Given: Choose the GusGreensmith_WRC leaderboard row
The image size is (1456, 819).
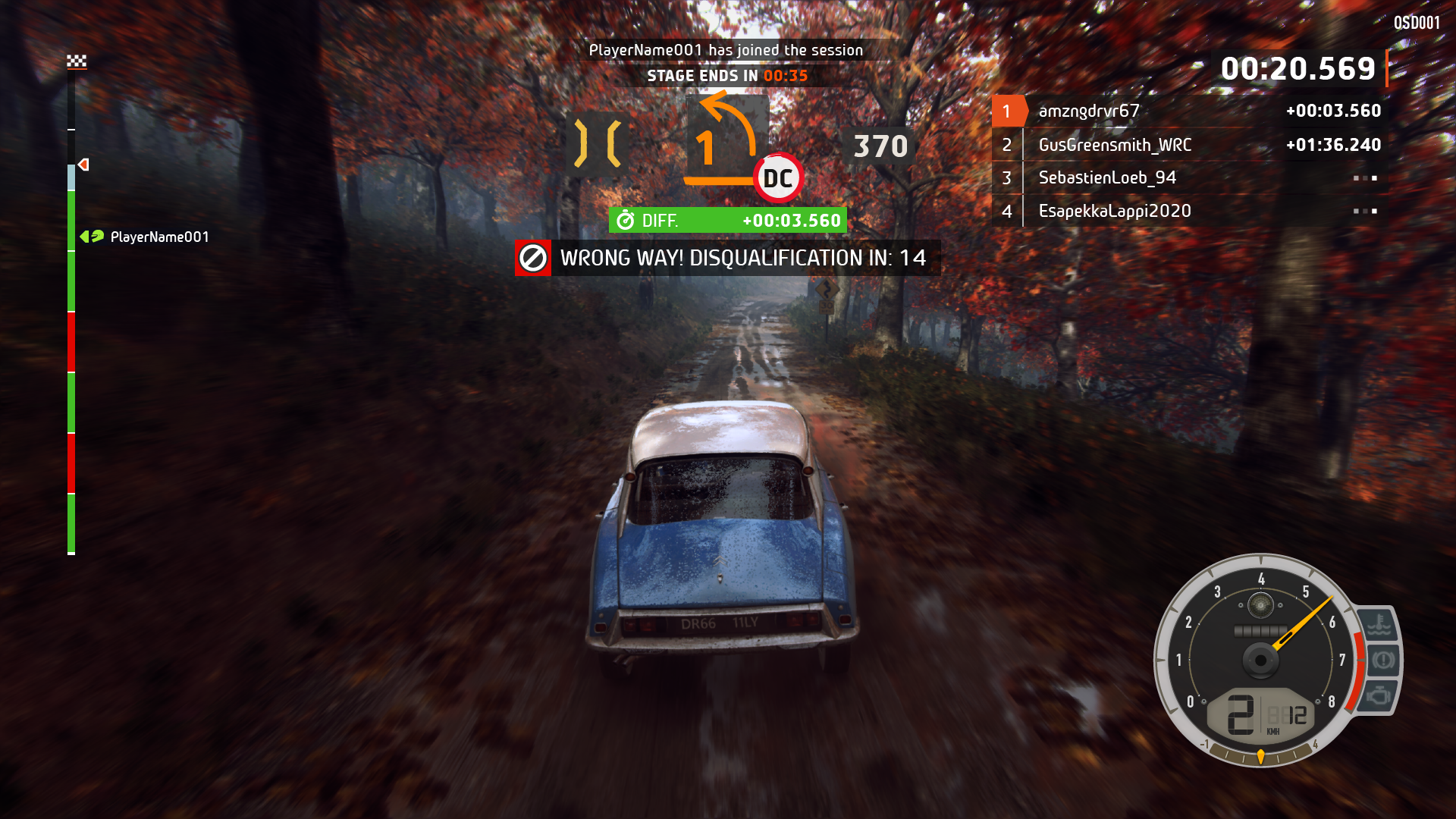Looking at the screenshot, I should click(1114, 145).
